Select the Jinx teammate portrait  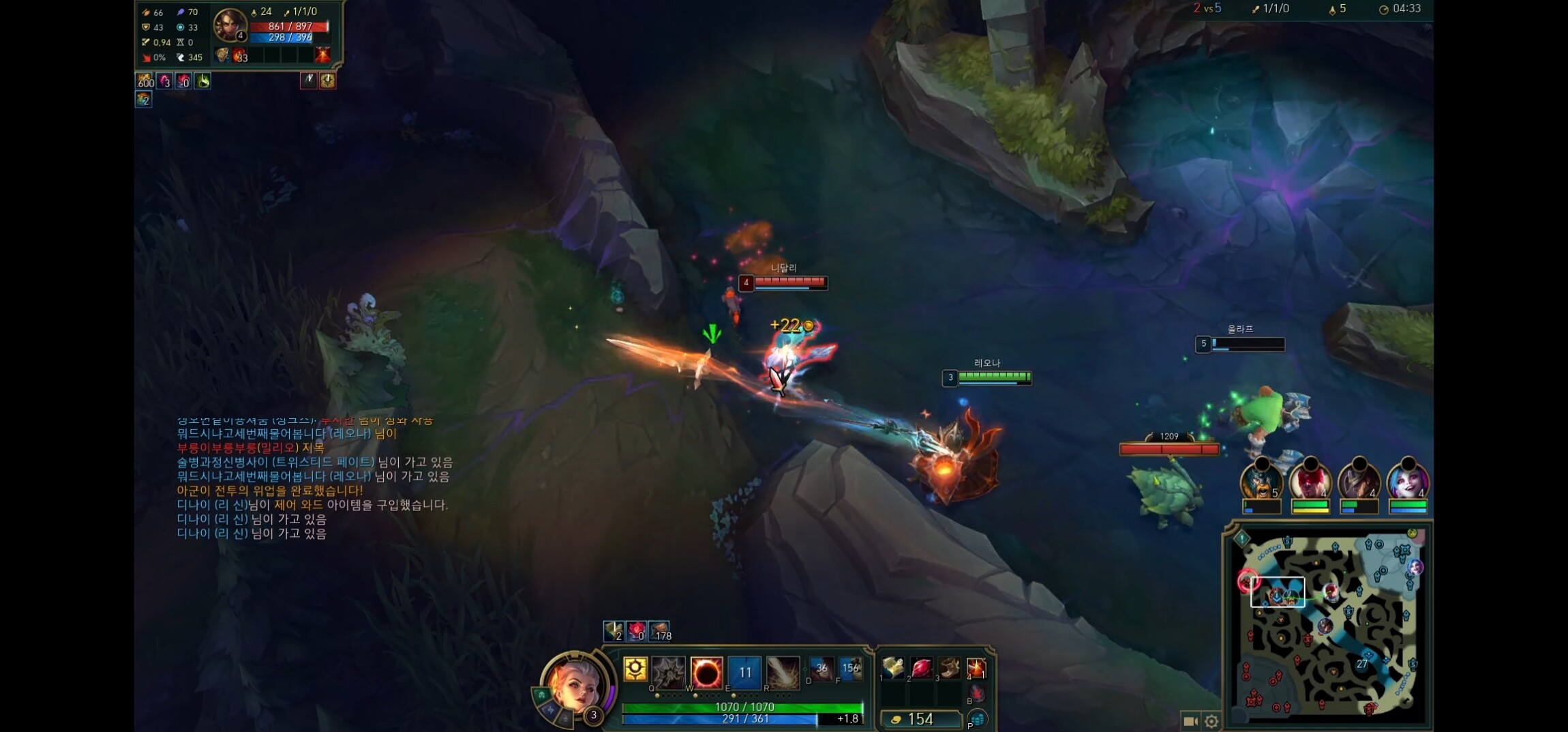click(x=1408, y=481)
